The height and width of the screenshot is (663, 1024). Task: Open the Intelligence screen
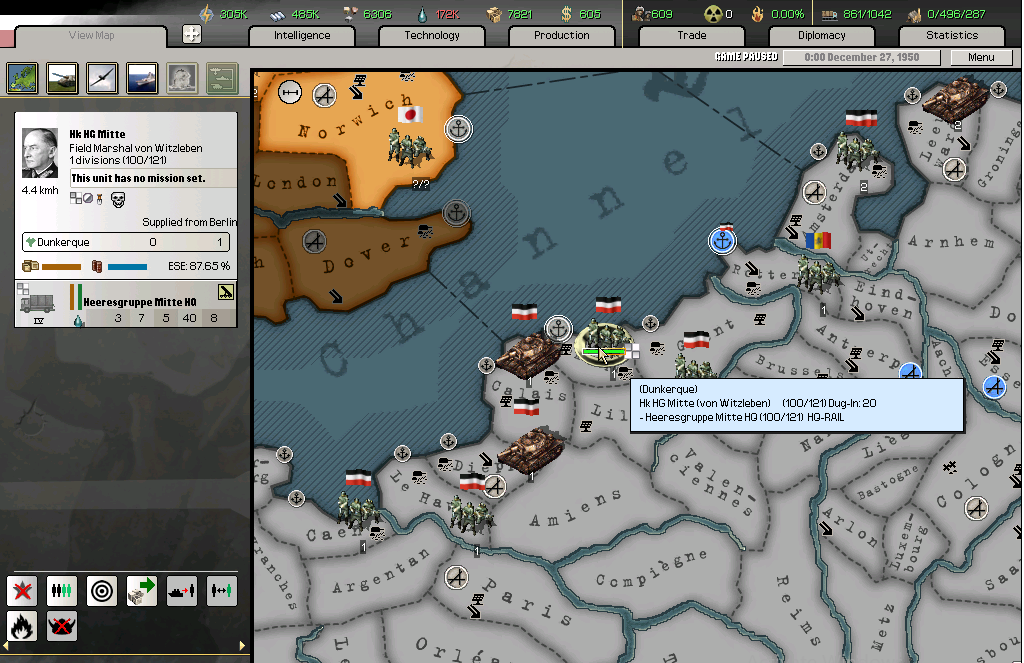(302, 35)
